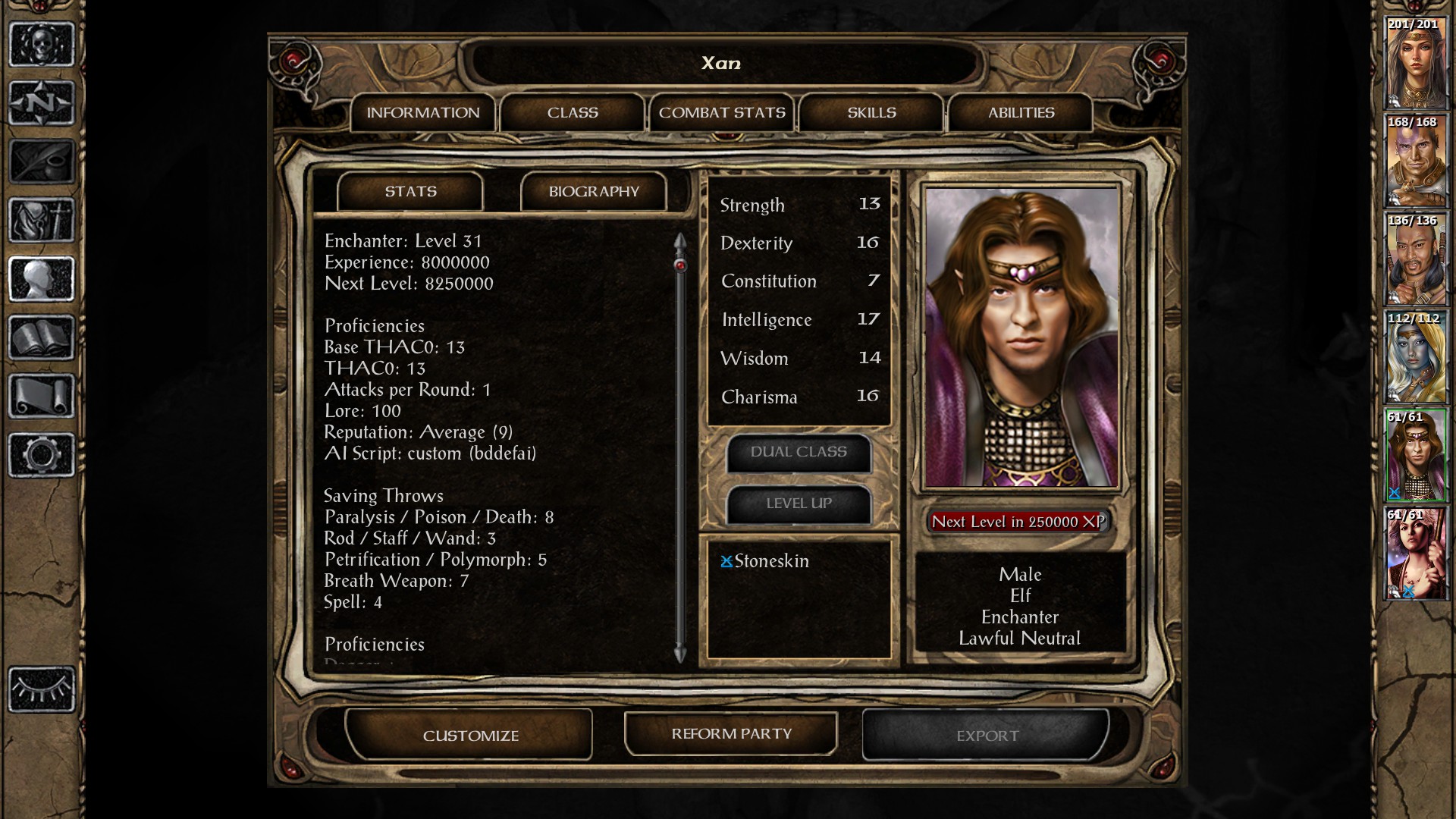
Task: Click the skull icon atop the sidebar
Action: [x=42, y=42]
